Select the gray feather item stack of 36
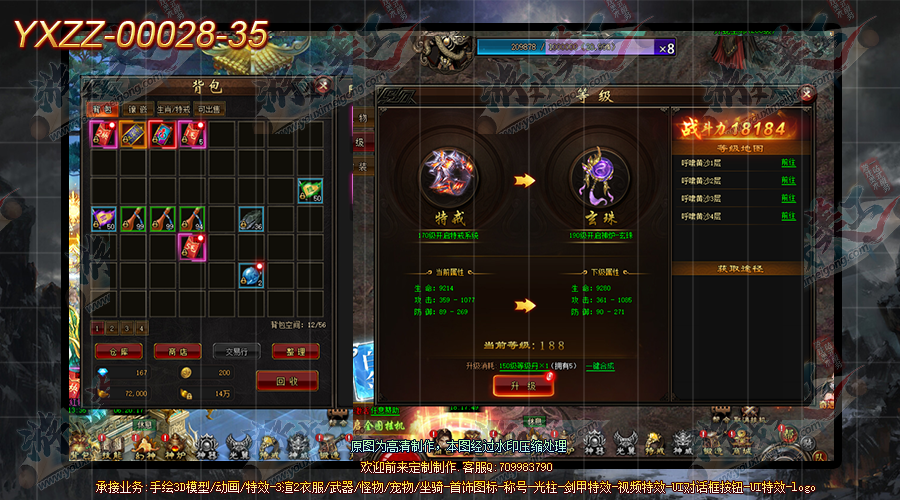Image resolution: width=900 pixels, height=500 pixels. coord(250,219)
